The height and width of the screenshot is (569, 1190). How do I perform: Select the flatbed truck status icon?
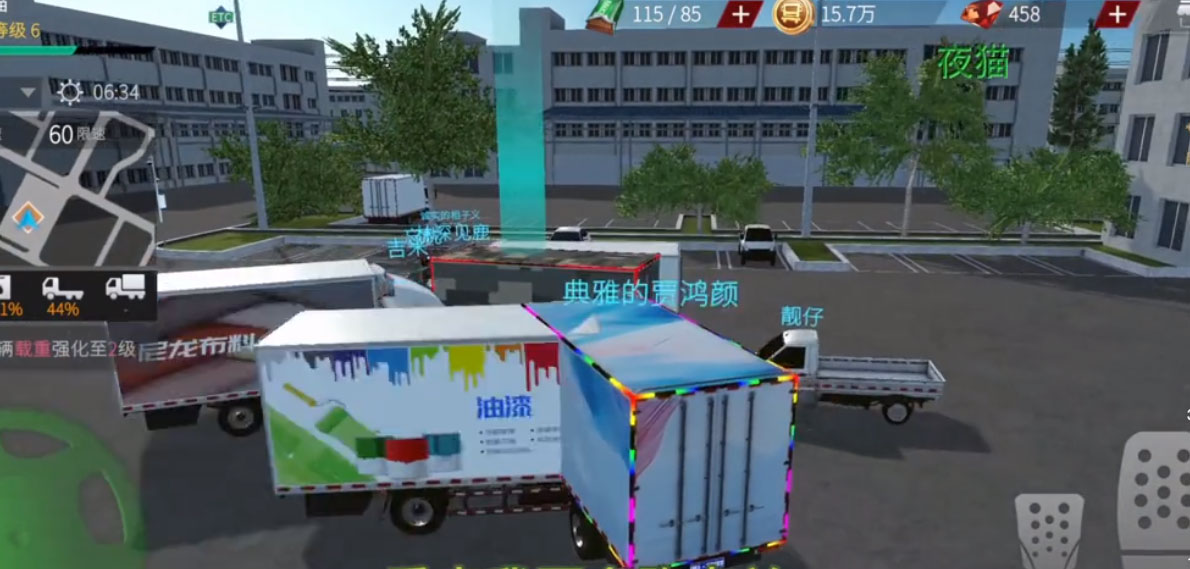point(62,288)
